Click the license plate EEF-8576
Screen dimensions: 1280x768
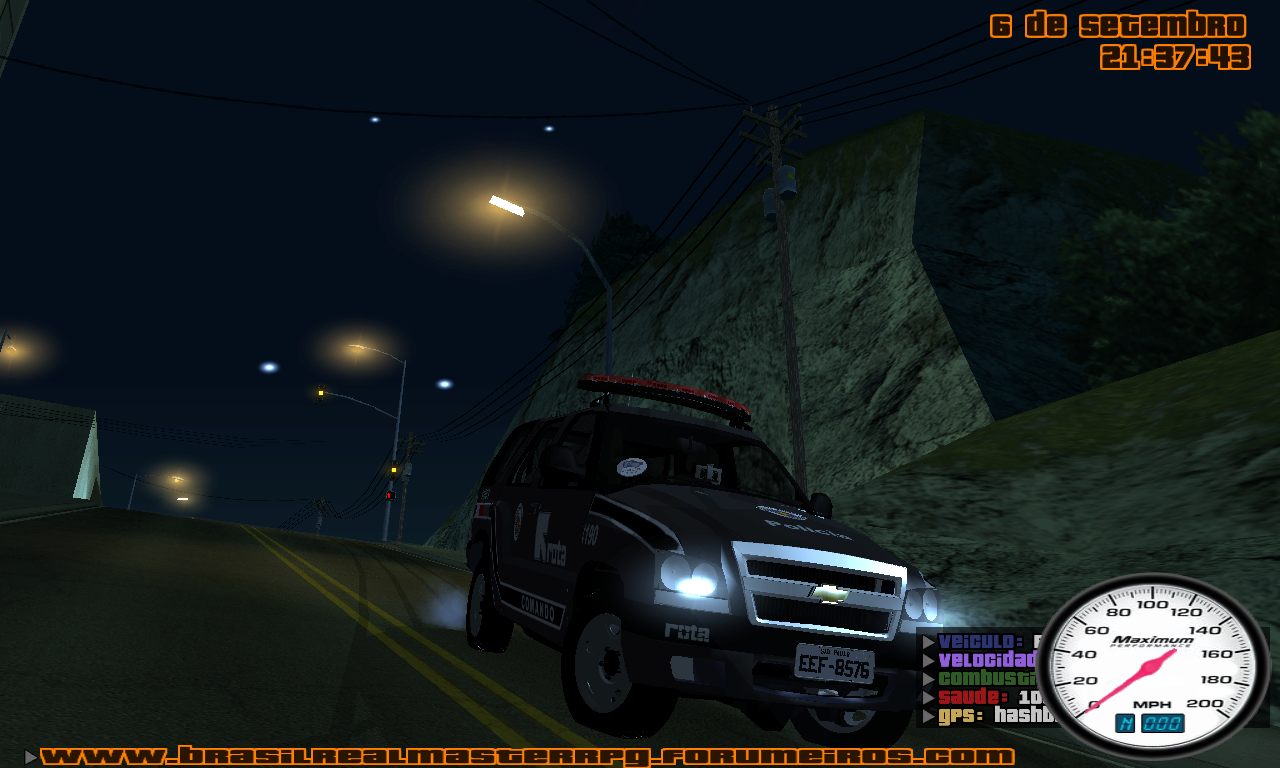pos(835,663)
